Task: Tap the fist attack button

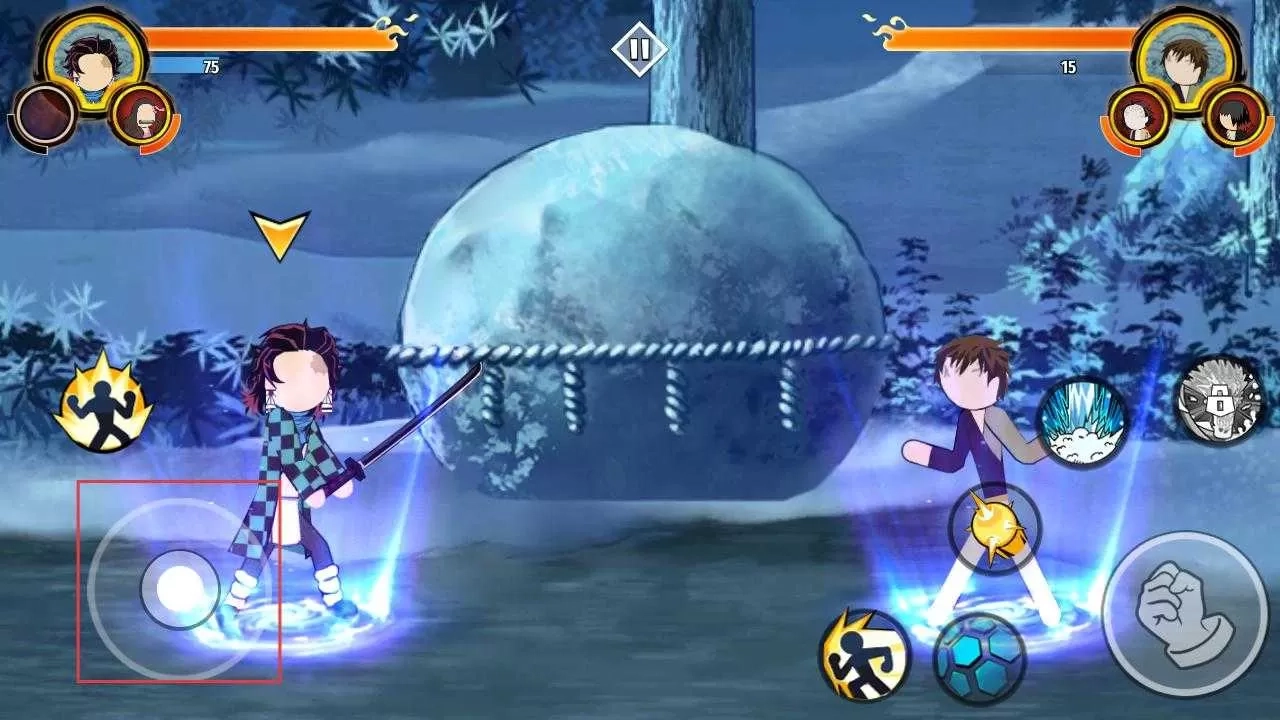Action: tap(1184, 614)
